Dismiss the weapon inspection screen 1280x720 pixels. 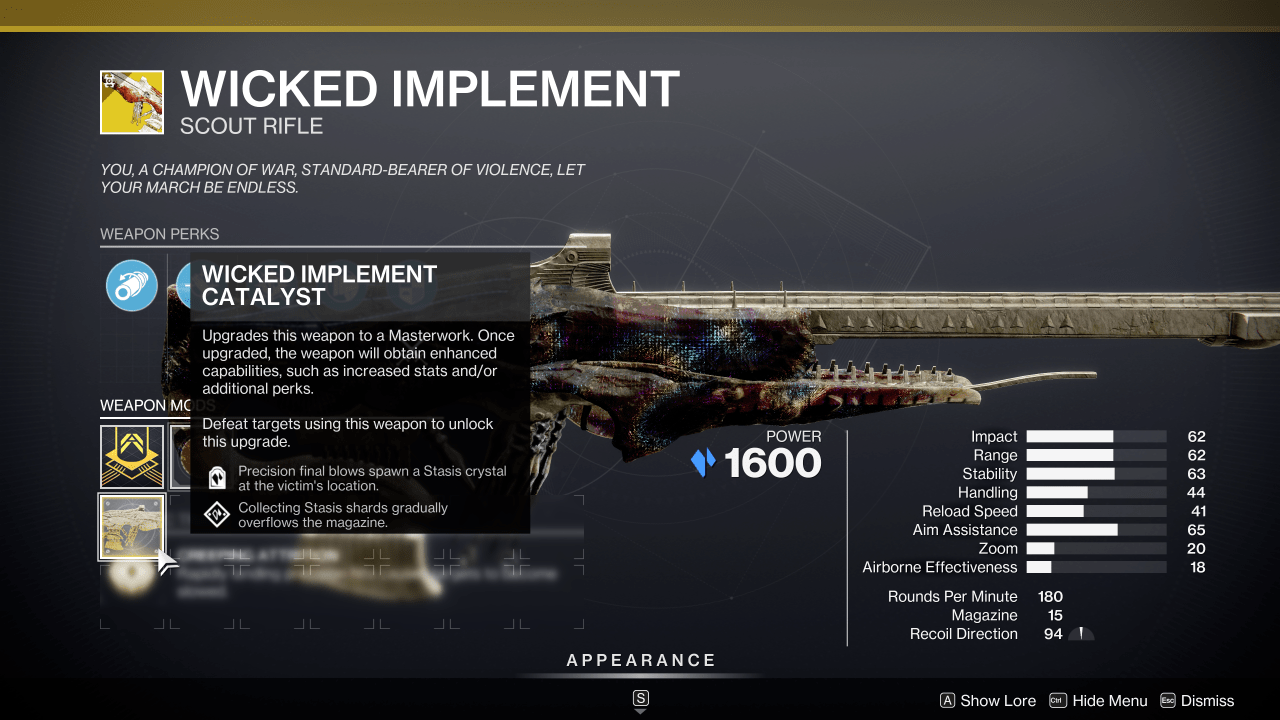coord(1208,701)
